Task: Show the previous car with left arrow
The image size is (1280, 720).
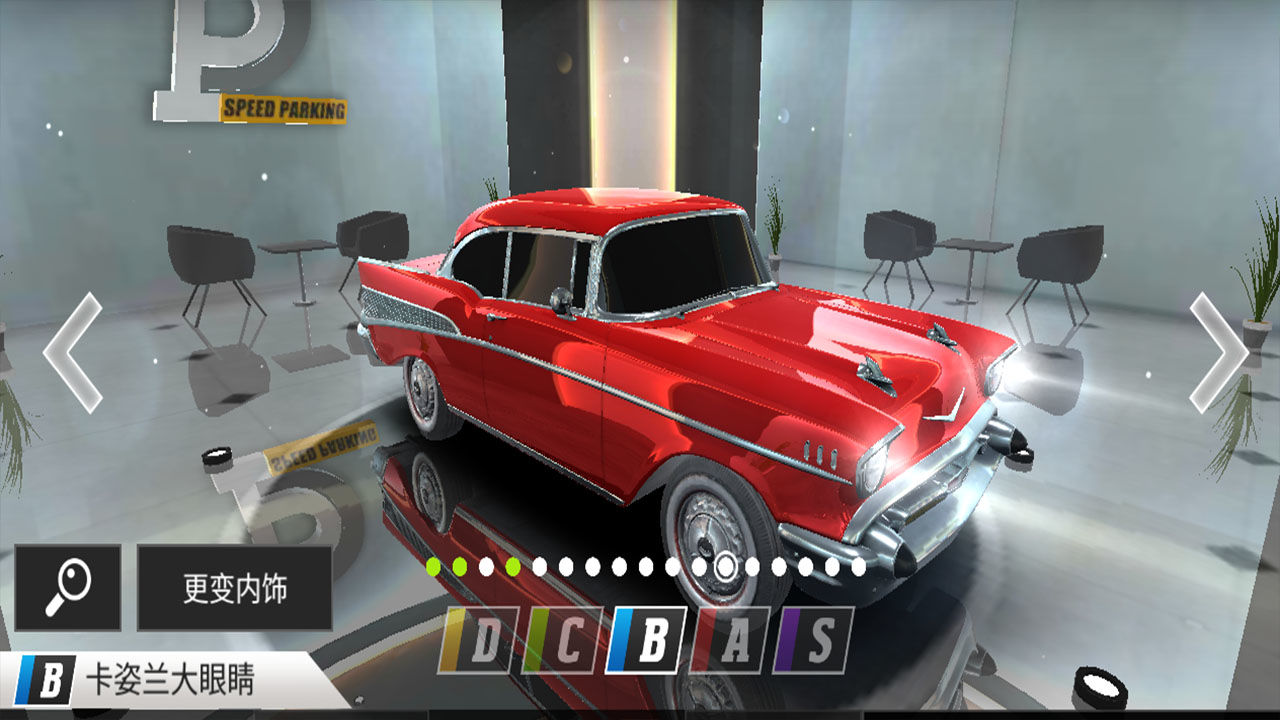Action: [72, 352]
